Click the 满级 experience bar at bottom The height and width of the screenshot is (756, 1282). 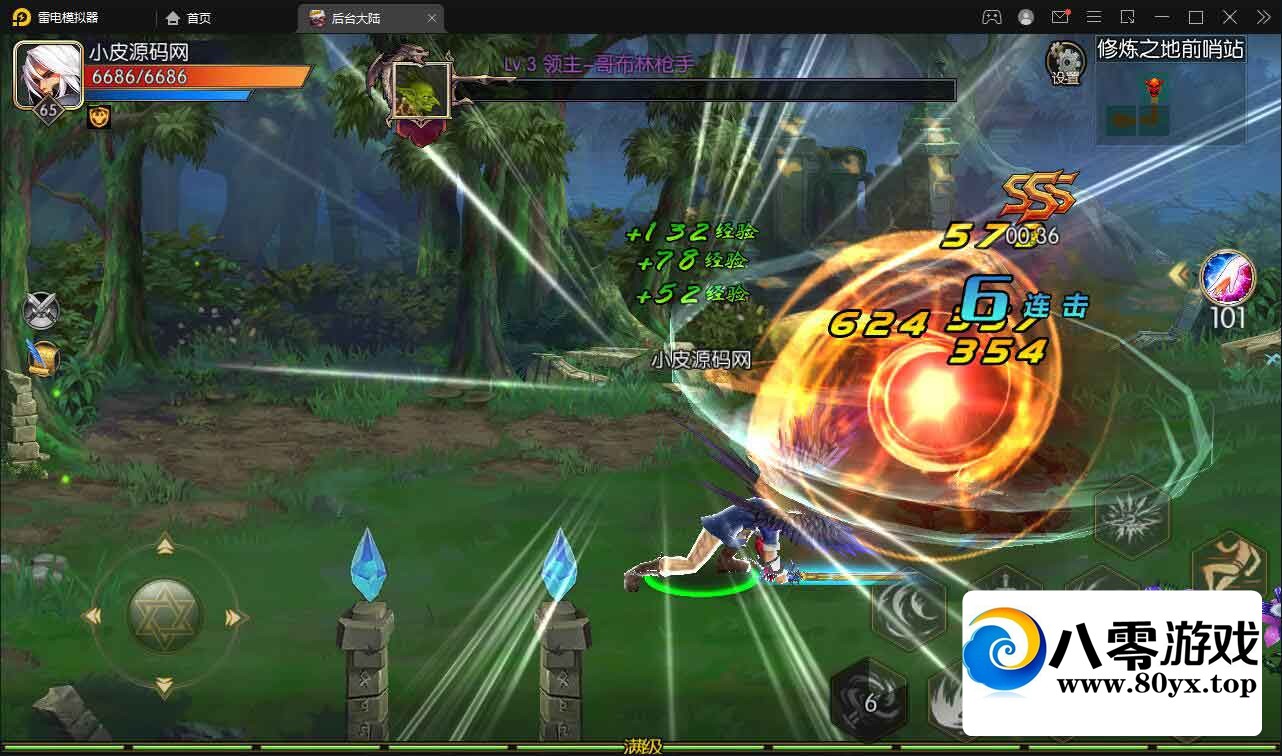pyautogui.click(x=641, y=747)
